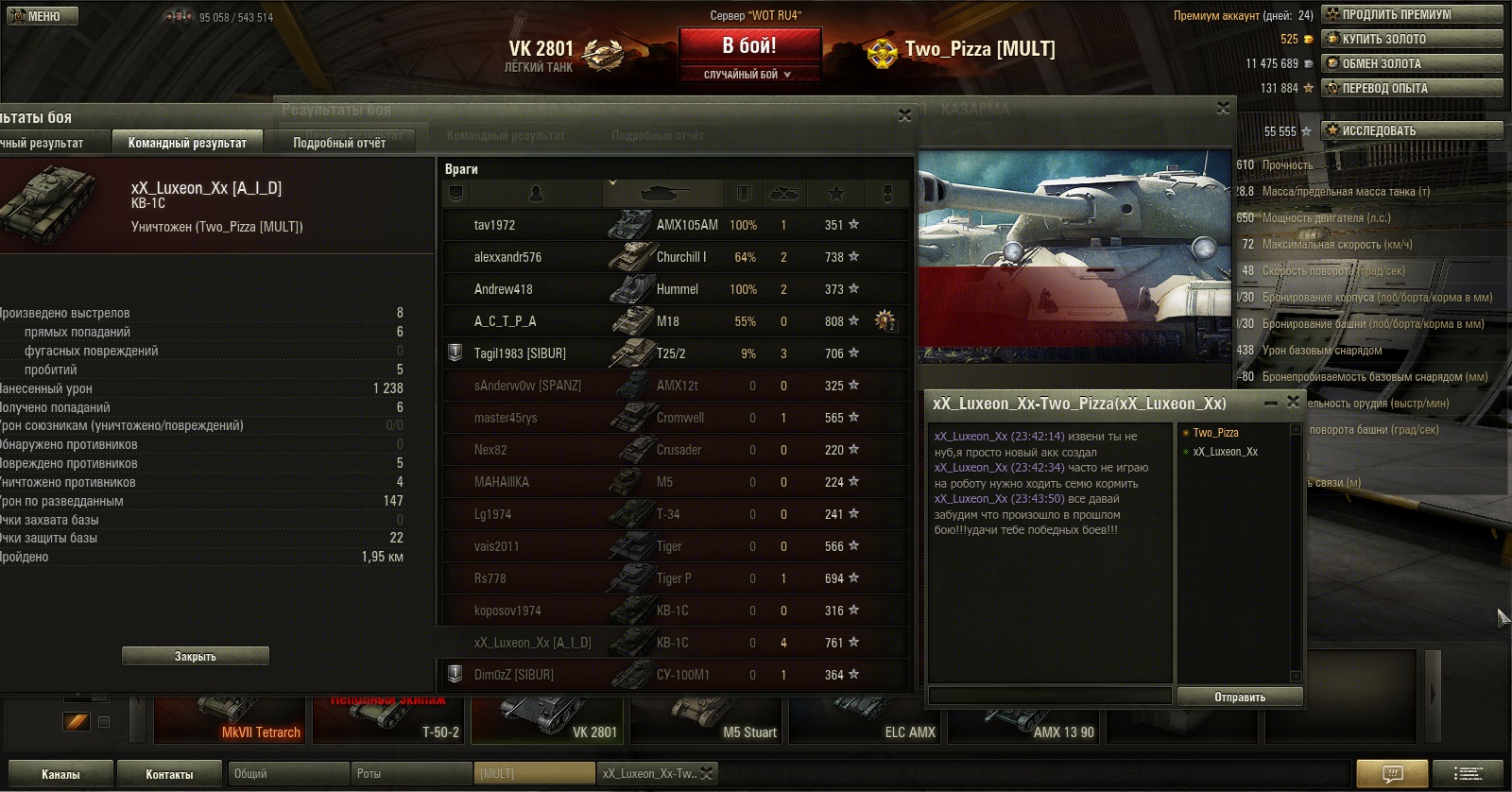Start battle with the В бой! button
The image size is (1512, 792).
pyautogui.click(x=749, y=46)
